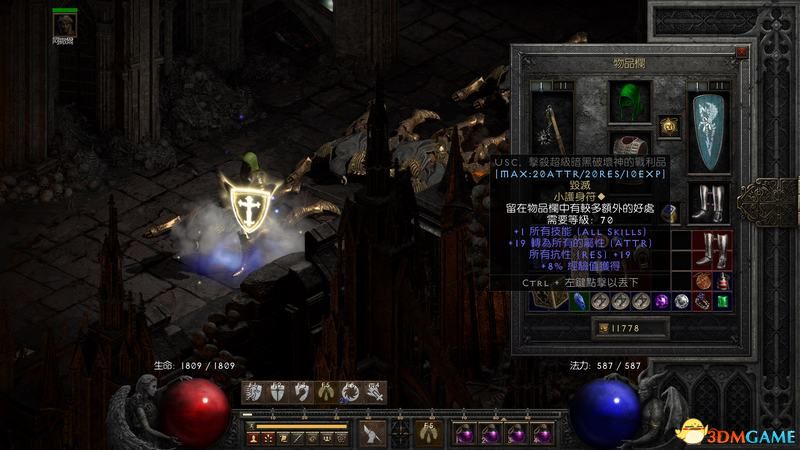Use the first purple potion in the belt

(x=465, y=434)
